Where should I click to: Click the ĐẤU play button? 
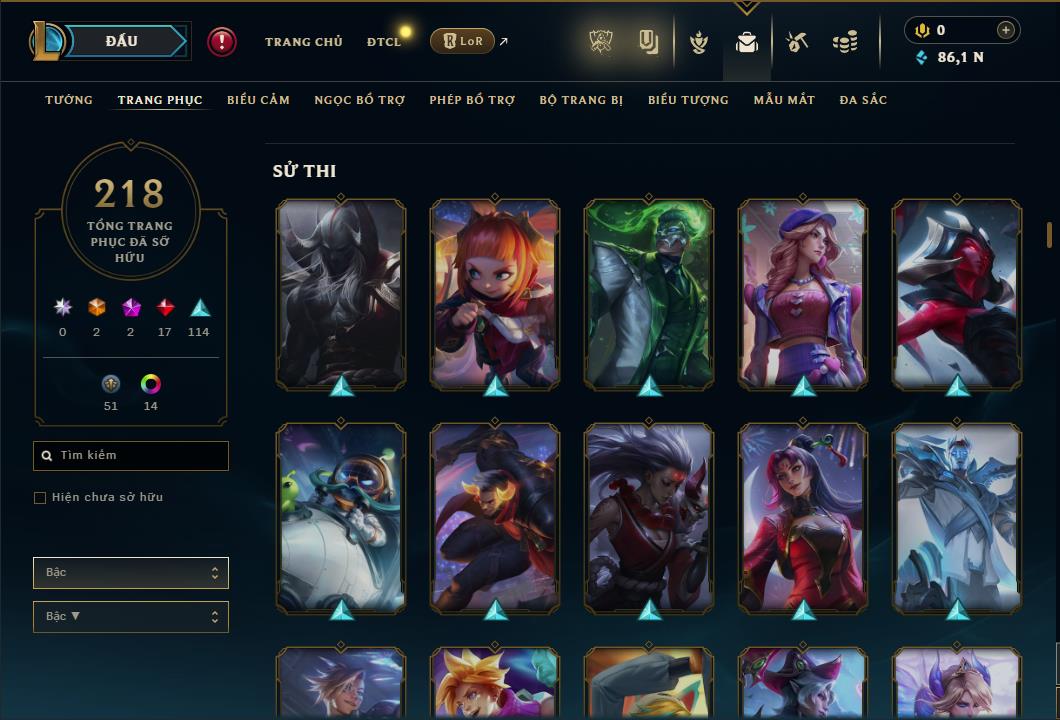(121, 41)
